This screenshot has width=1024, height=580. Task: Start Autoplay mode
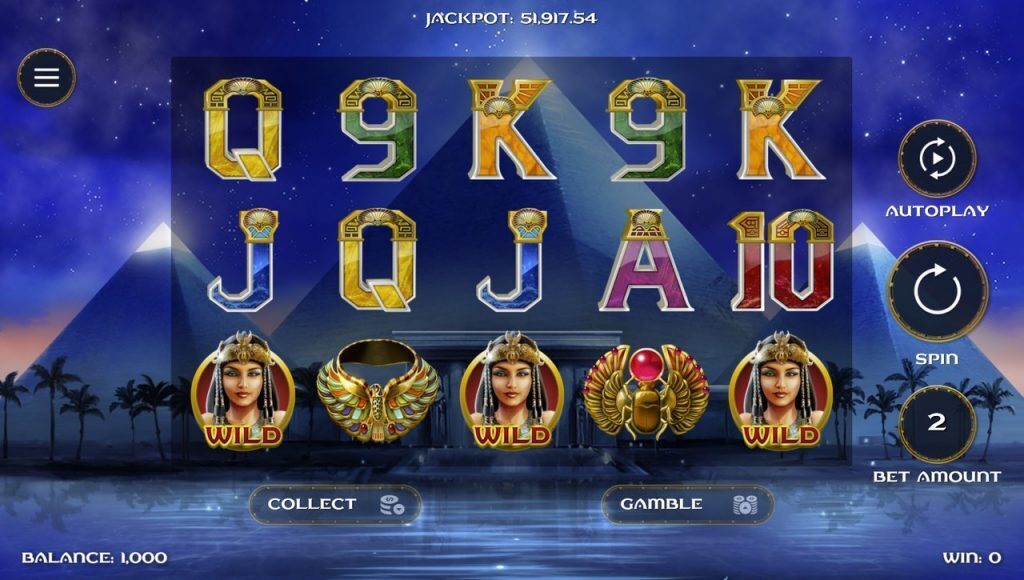click(936, 158)
